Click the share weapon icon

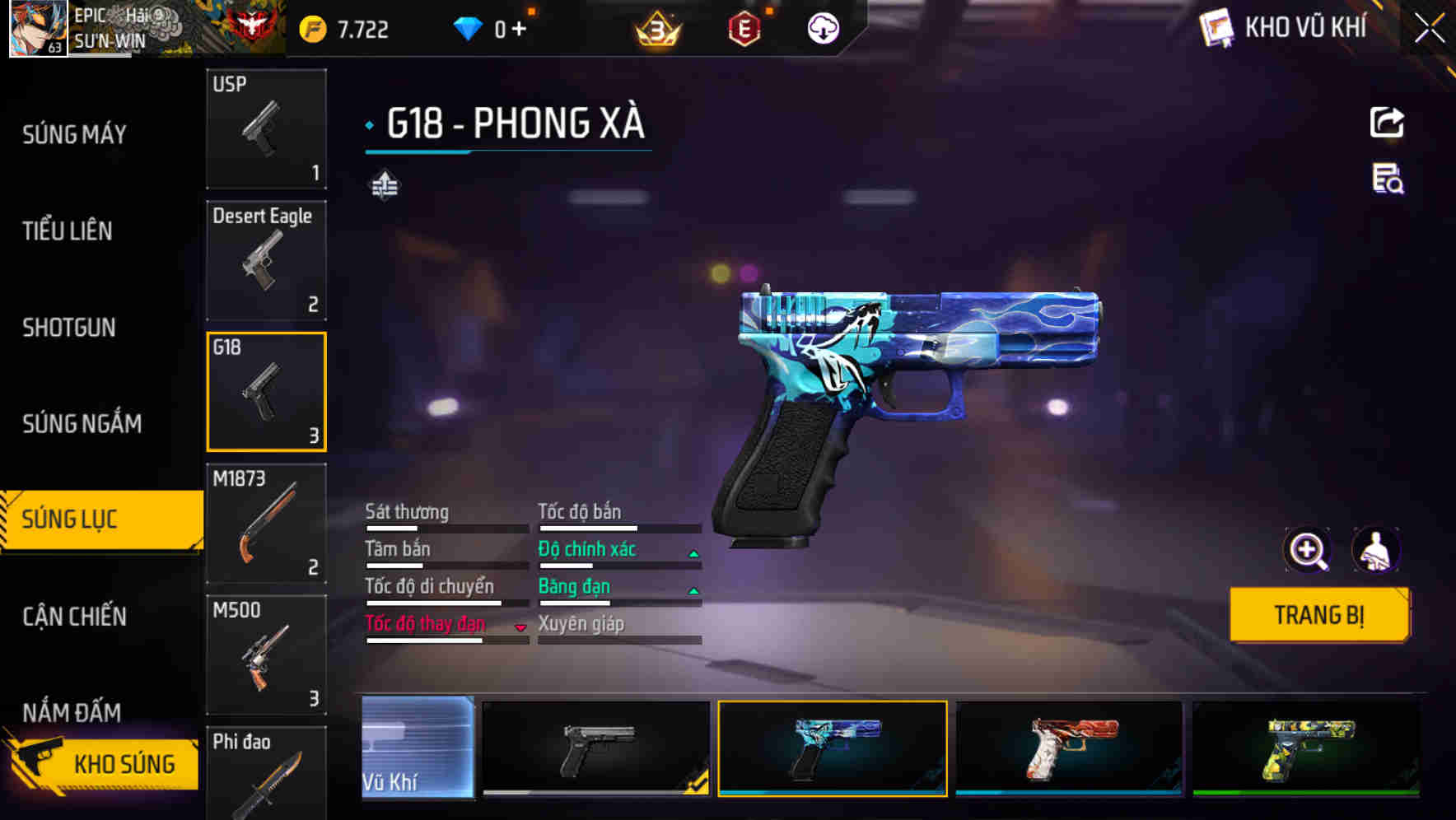1388,122
